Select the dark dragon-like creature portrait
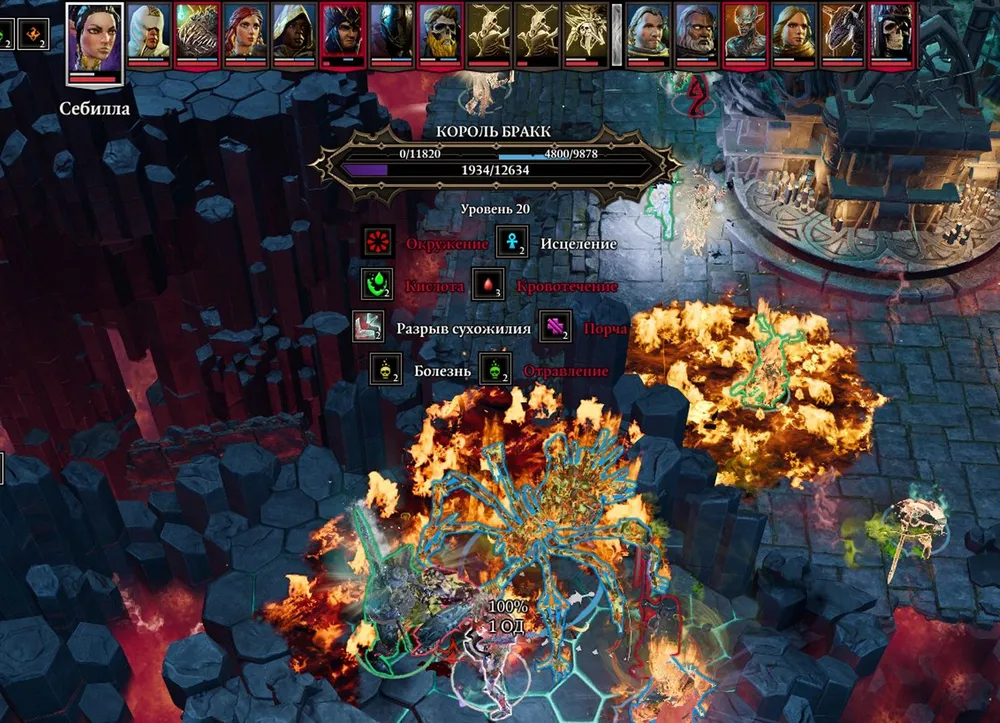The width and height of the screenshot is (1000, 723). tap(842, 32)
